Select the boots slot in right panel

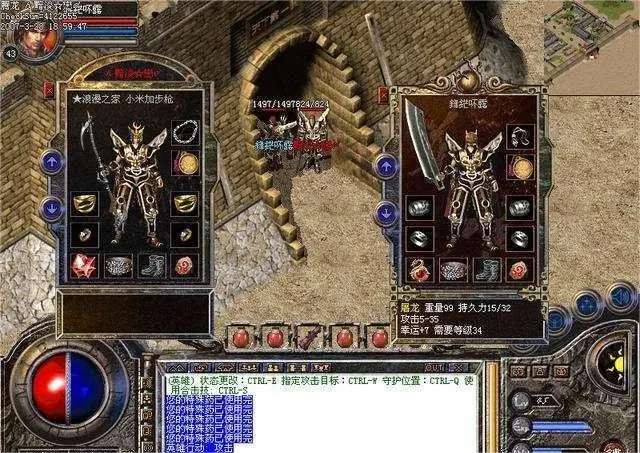[x=486, y=269]
